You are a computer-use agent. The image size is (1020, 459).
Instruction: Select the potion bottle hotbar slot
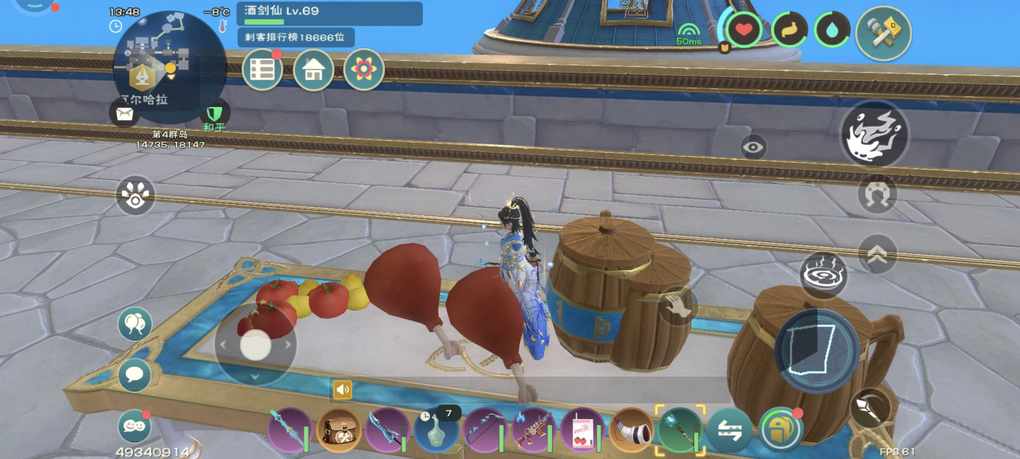coord(436,431)
